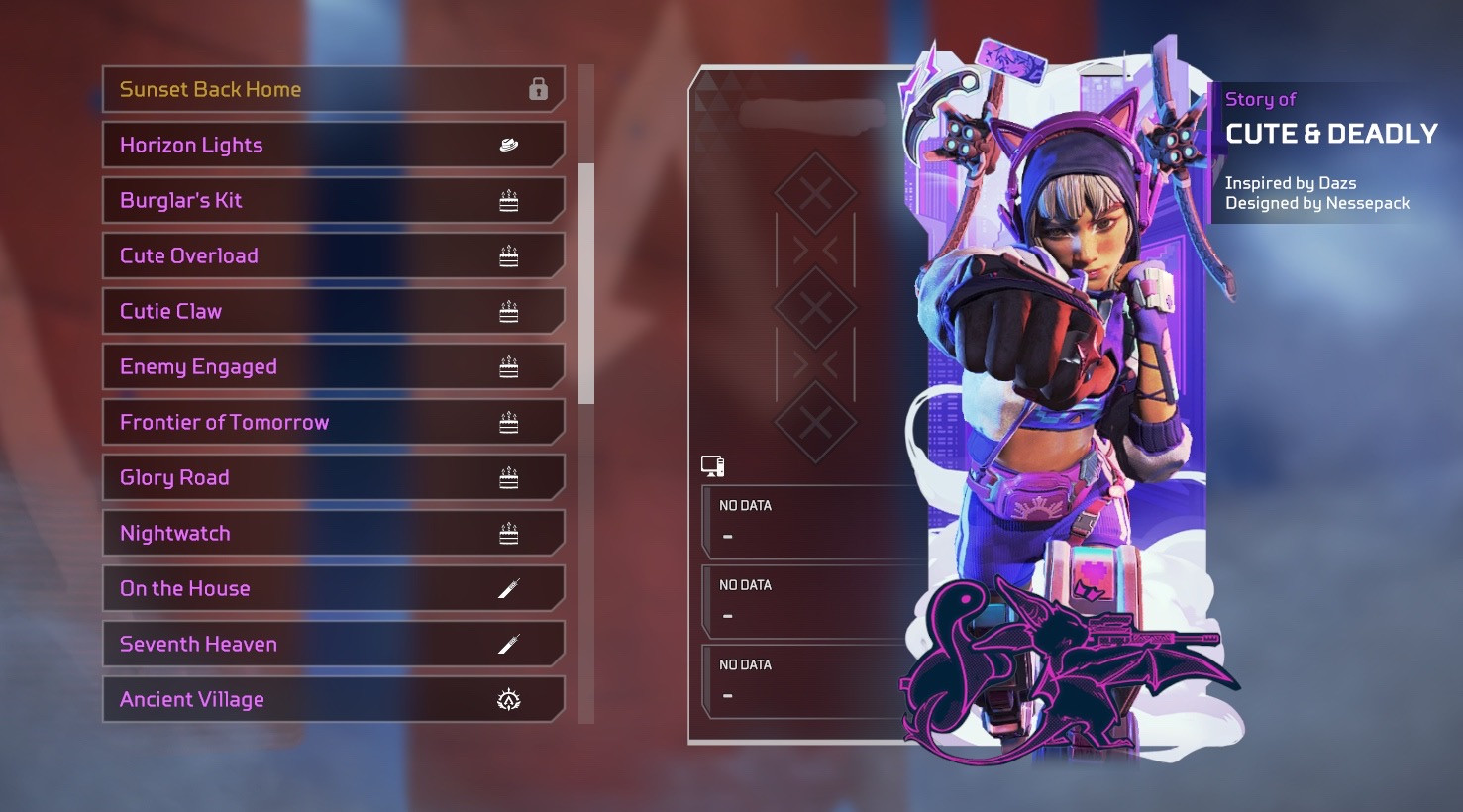Select the On the House row
This screenshot has height=812, width=1463.
click(x=333, y=588)
